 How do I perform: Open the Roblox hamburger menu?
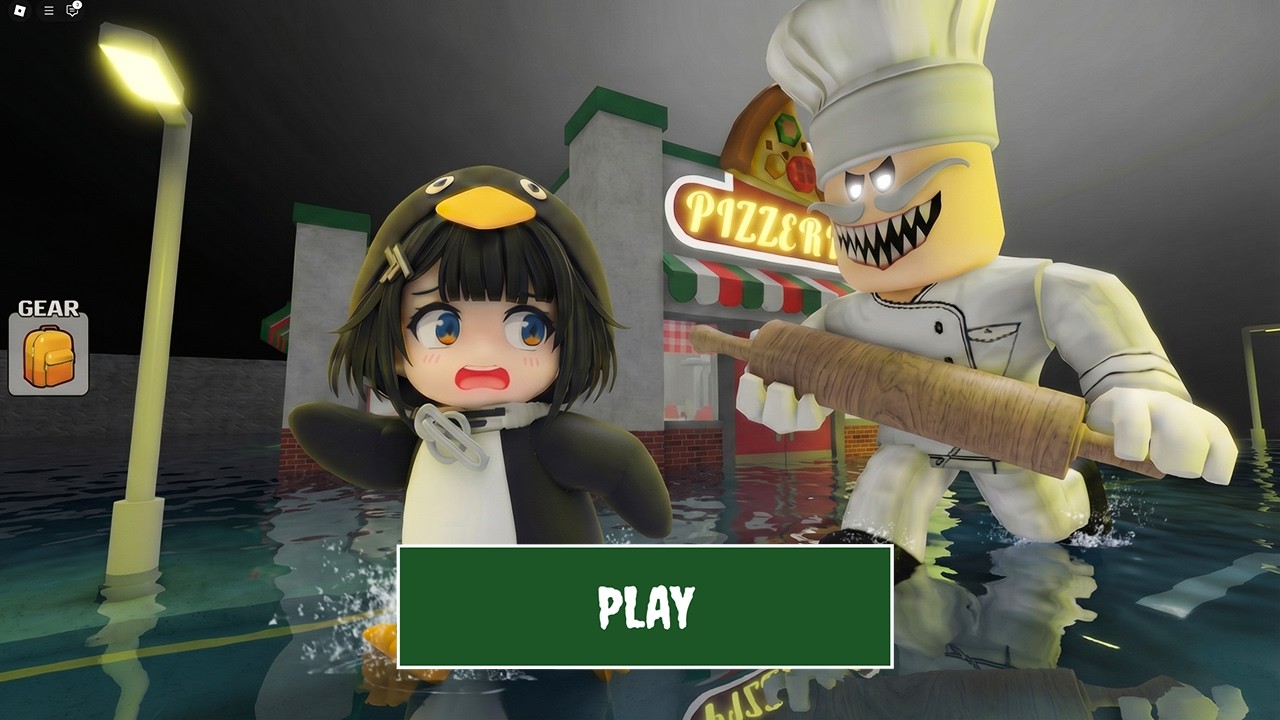point(48,11)
